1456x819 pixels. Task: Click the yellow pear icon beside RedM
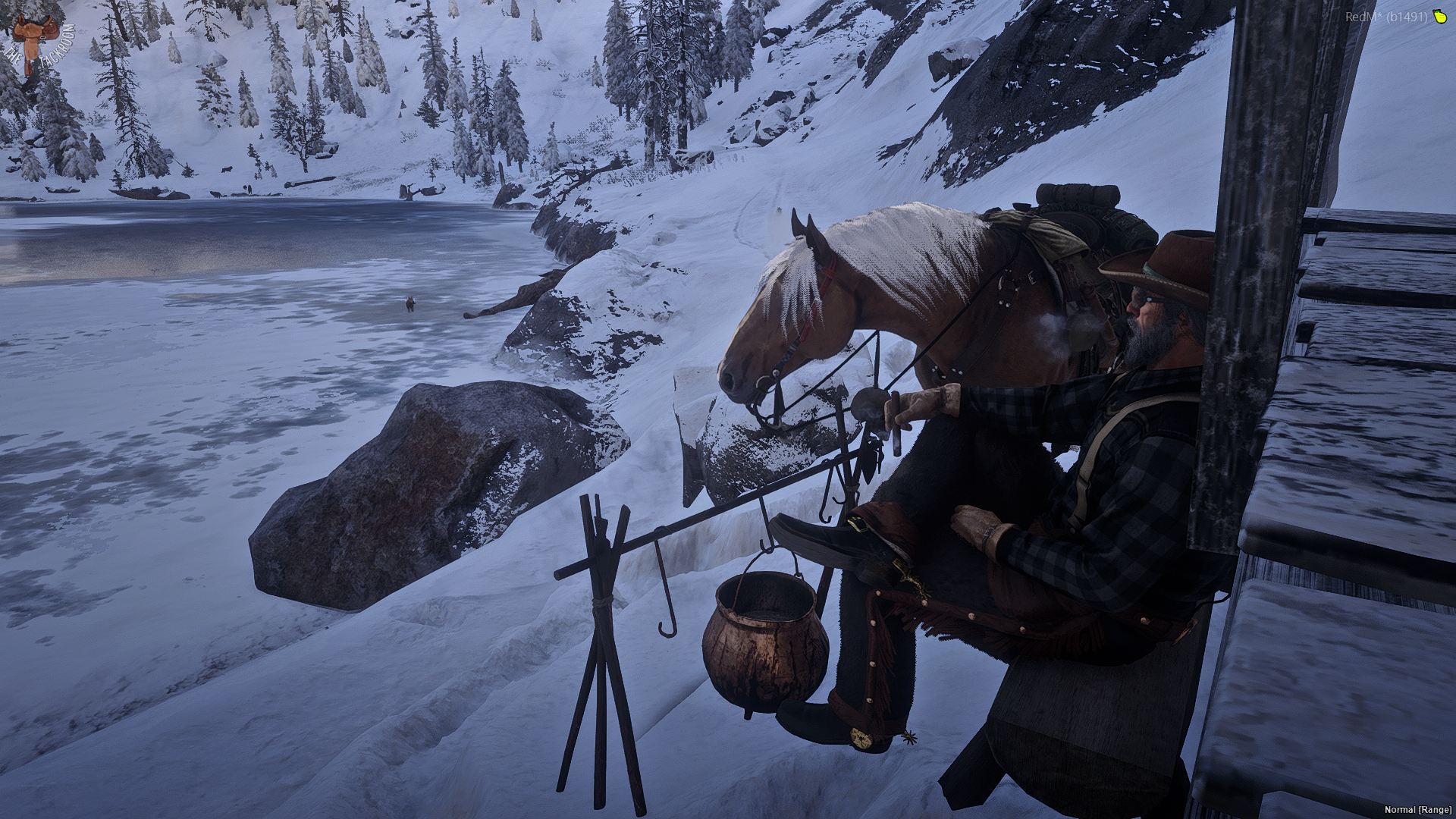point(1437,17)
